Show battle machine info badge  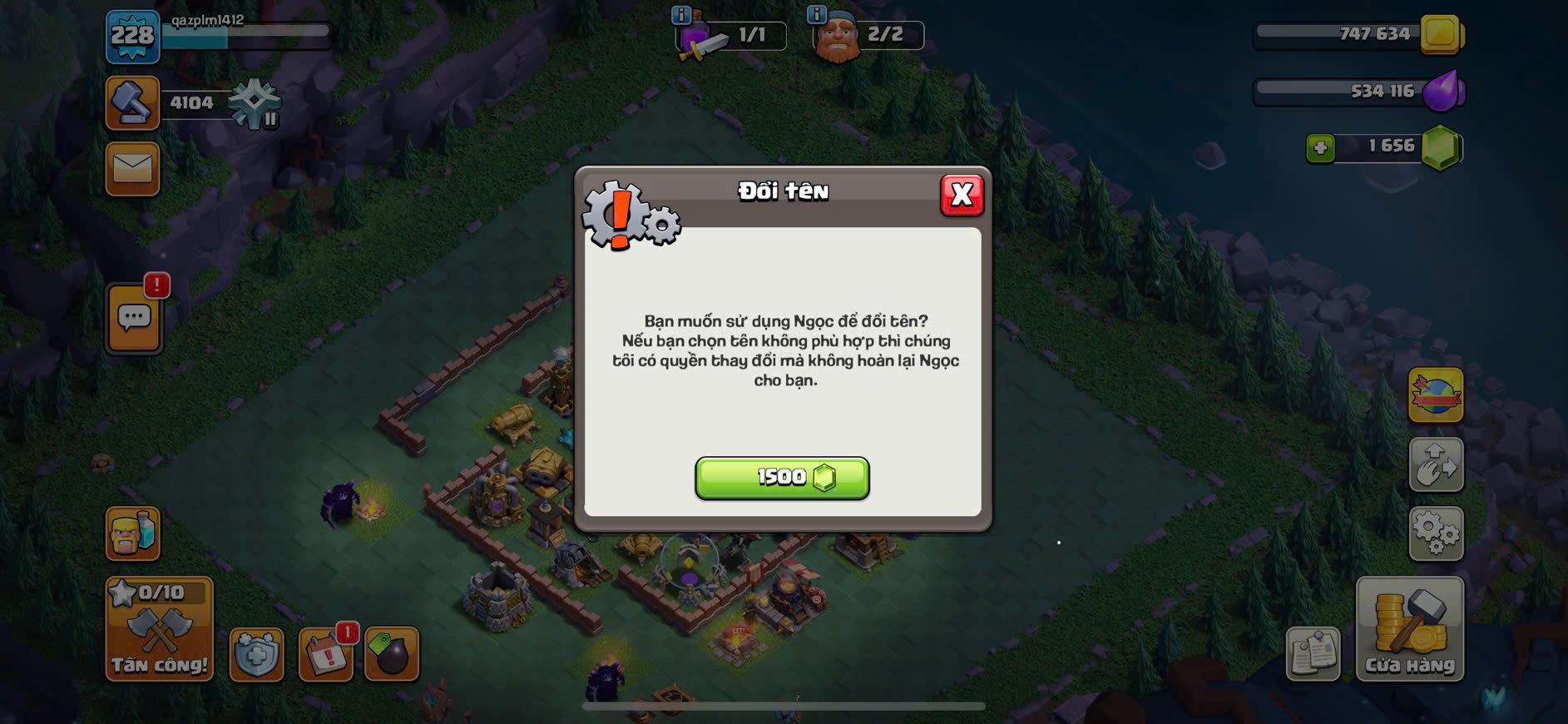tap(680, 14)
